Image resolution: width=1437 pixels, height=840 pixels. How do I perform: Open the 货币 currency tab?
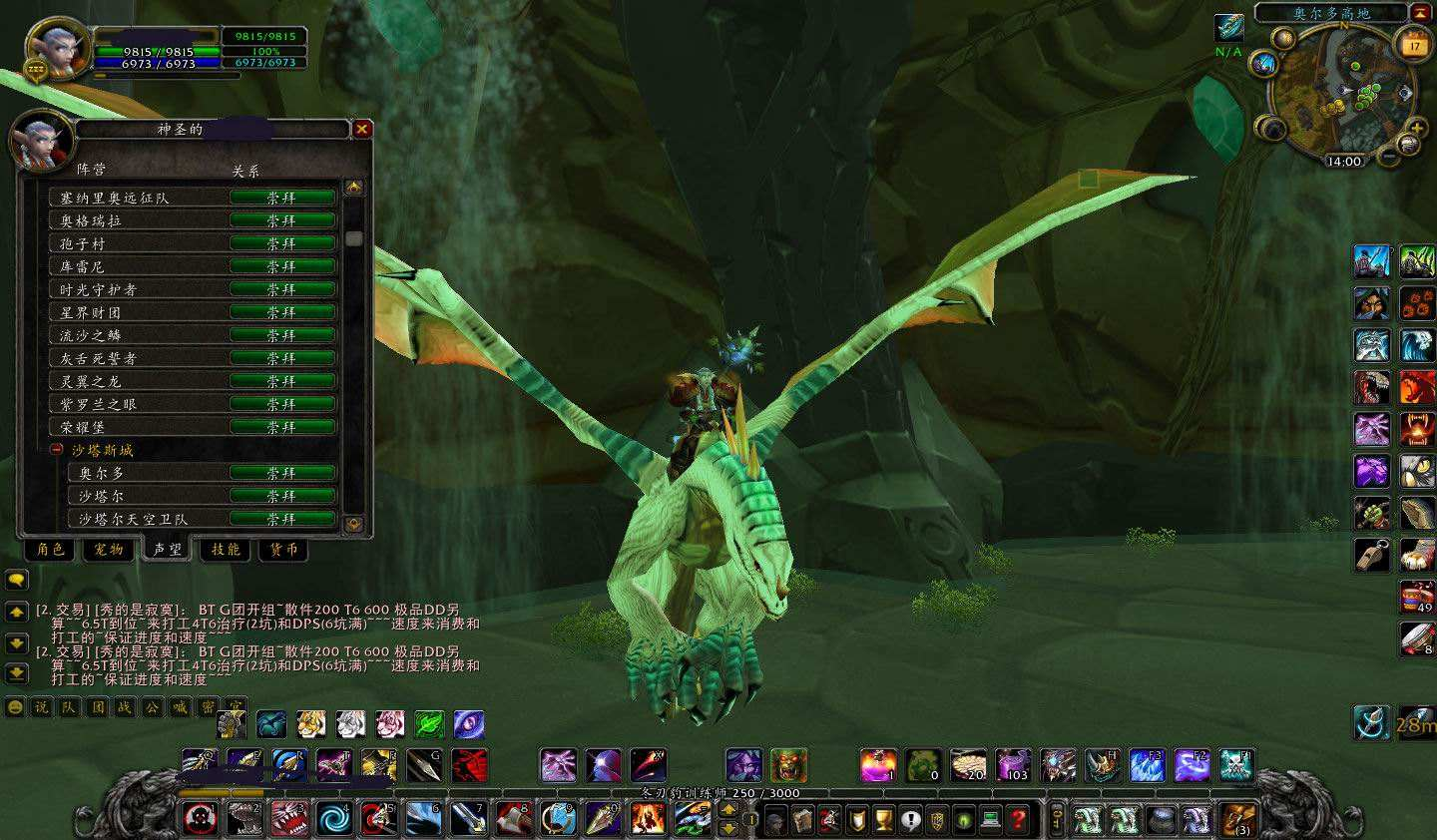(283, 550)
